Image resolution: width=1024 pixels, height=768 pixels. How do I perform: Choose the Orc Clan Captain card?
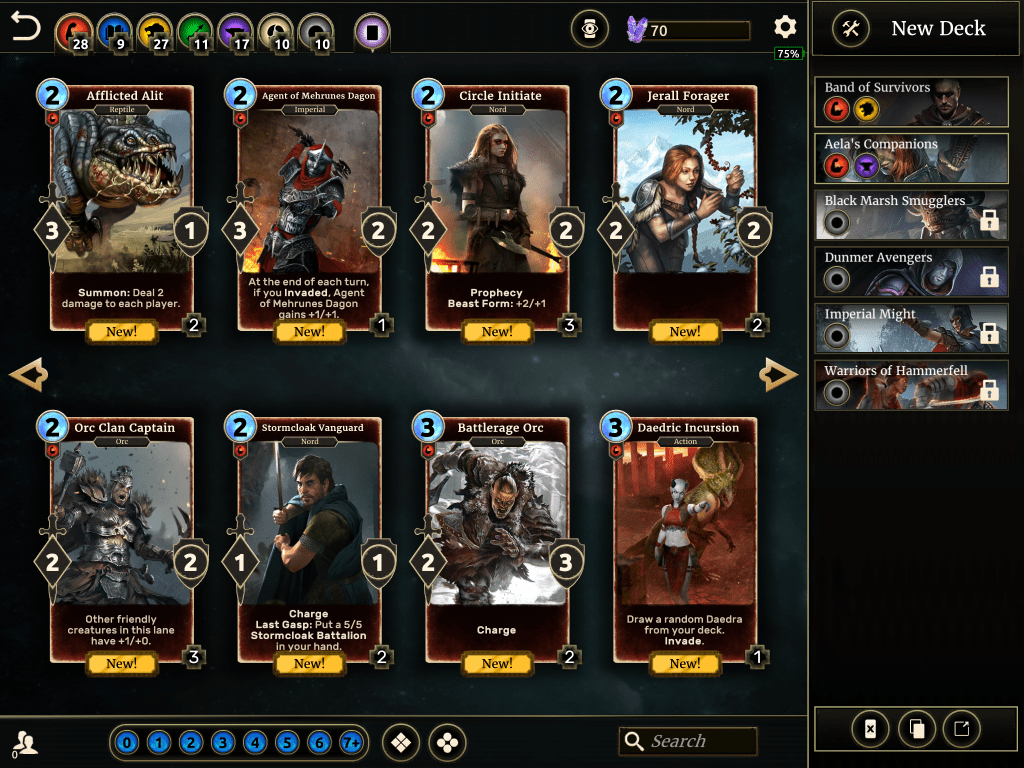pos(121,538)
